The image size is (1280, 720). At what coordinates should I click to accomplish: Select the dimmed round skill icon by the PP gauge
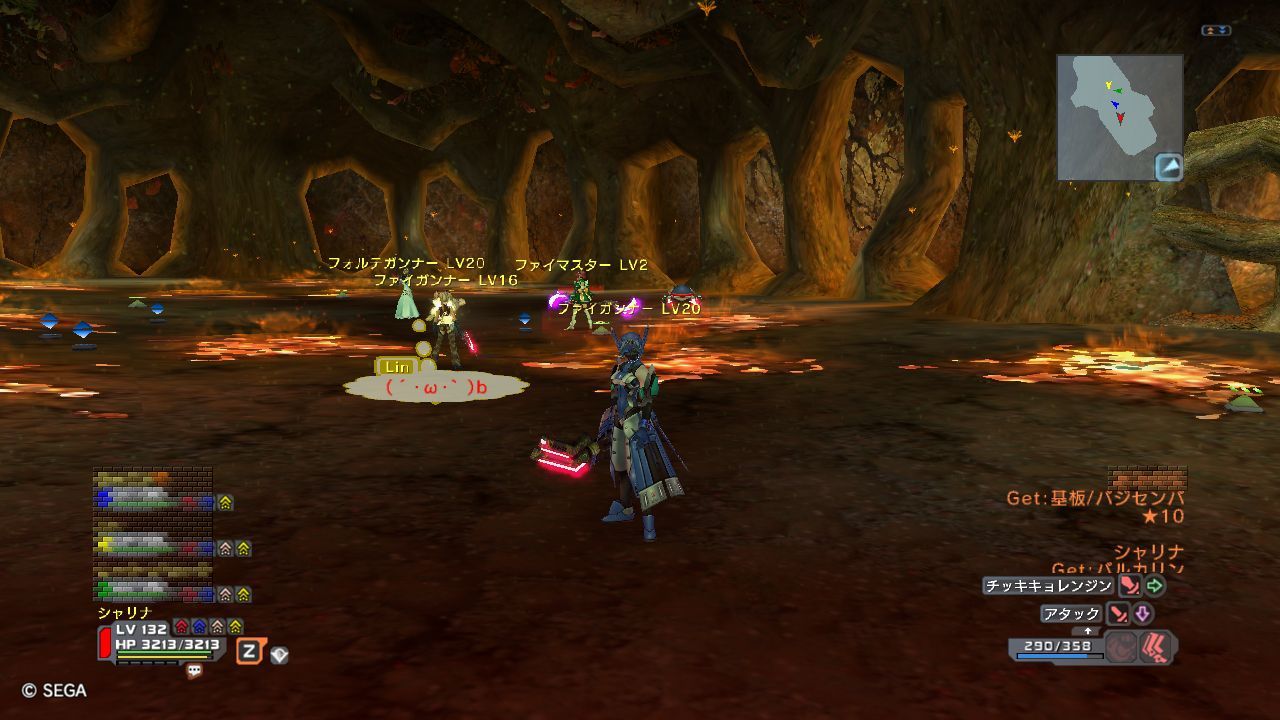pyautogui.click(x=1121, y=648)
